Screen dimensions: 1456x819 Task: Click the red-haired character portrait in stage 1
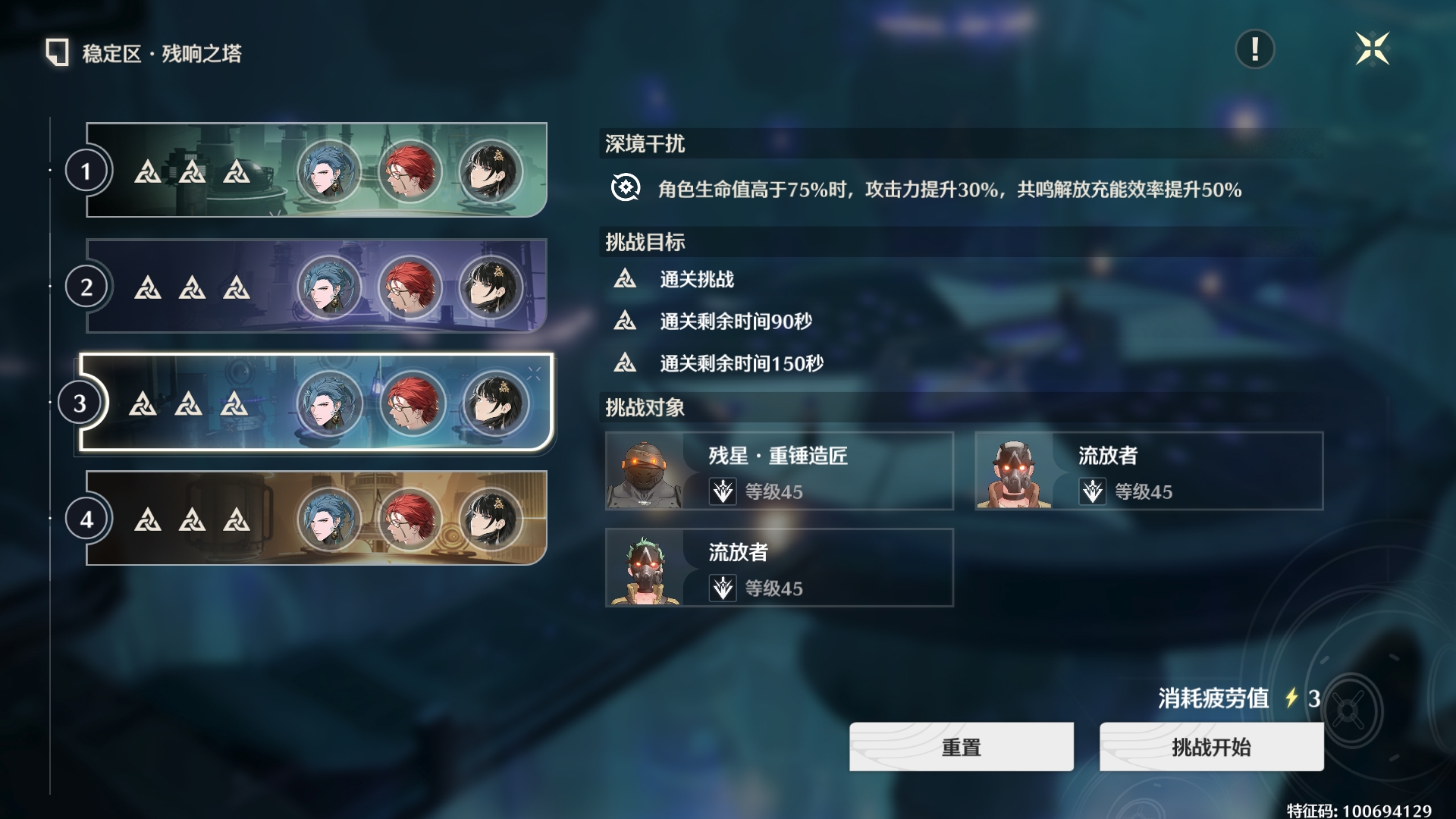(x=411, y=172)
